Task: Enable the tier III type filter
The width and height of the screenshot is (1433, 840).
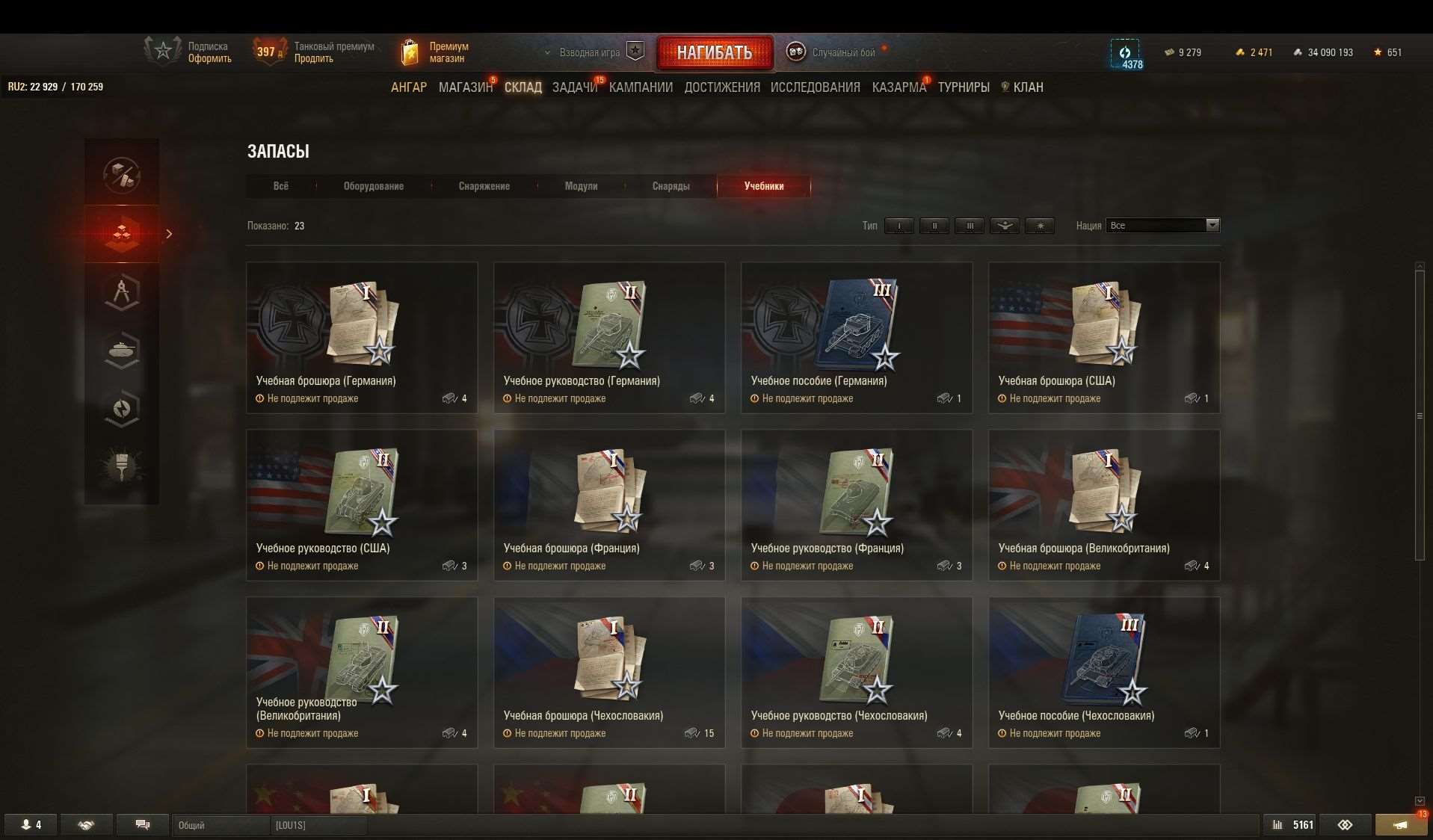Action: [x=970, y=225]
